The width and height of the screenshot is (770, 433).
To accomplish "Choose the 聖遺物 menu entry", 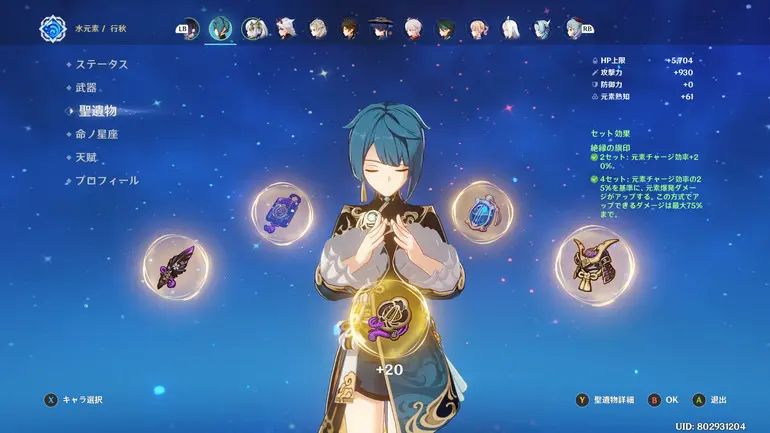I will coord(98,110).
